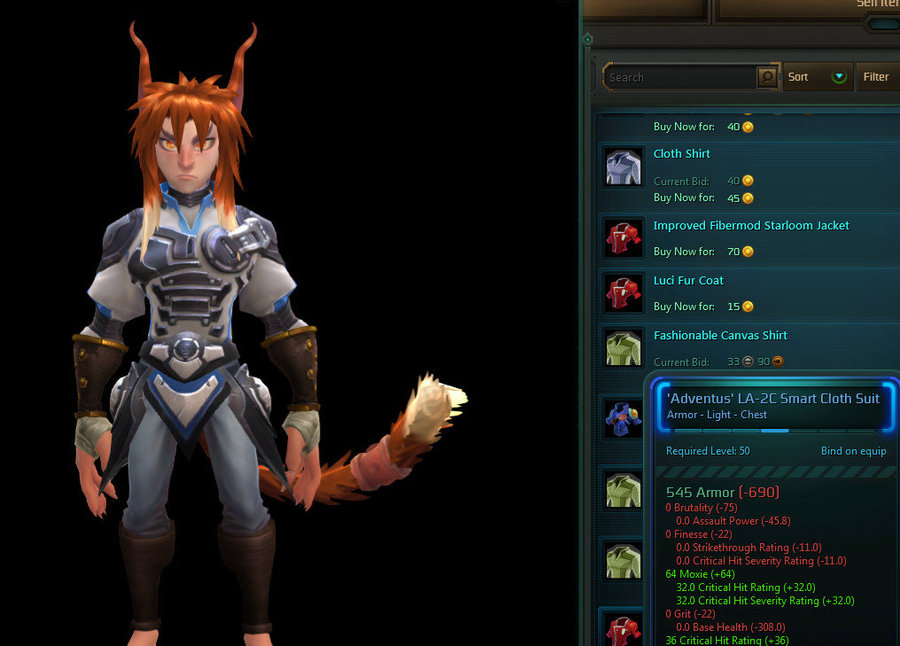
Task: Open the Sort dropdown
Action: pyautogui.click(x=816, y=77)
